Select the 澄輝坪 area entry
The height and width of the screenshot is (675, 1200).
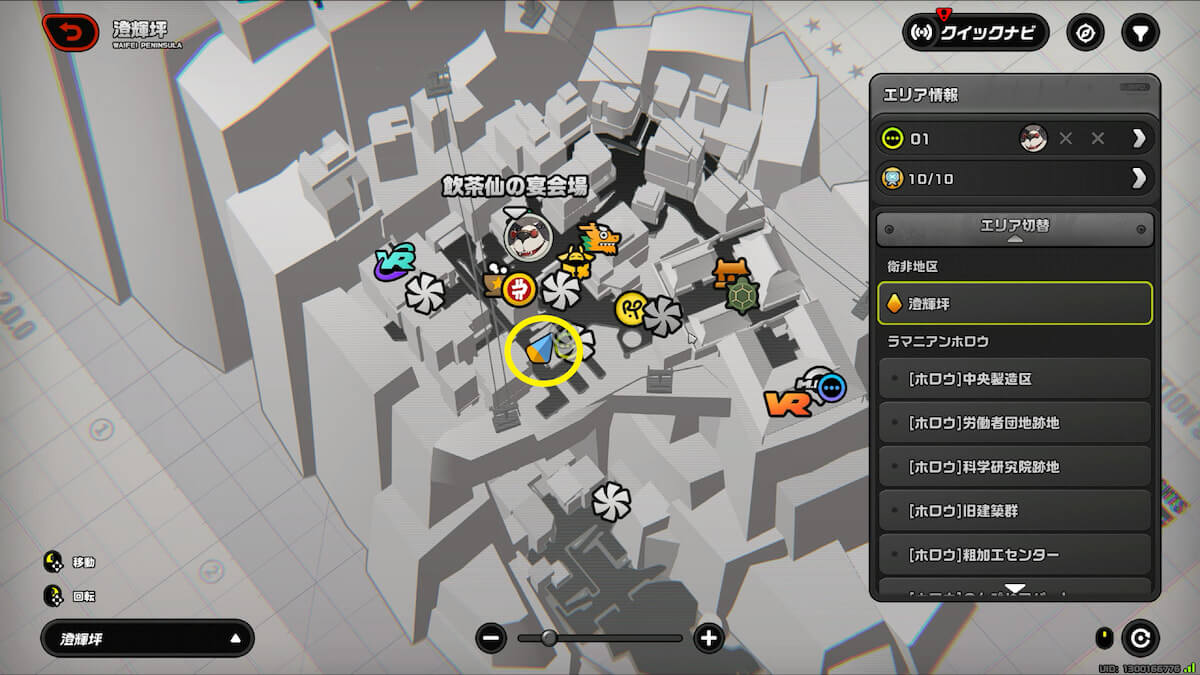(1014, 303)
